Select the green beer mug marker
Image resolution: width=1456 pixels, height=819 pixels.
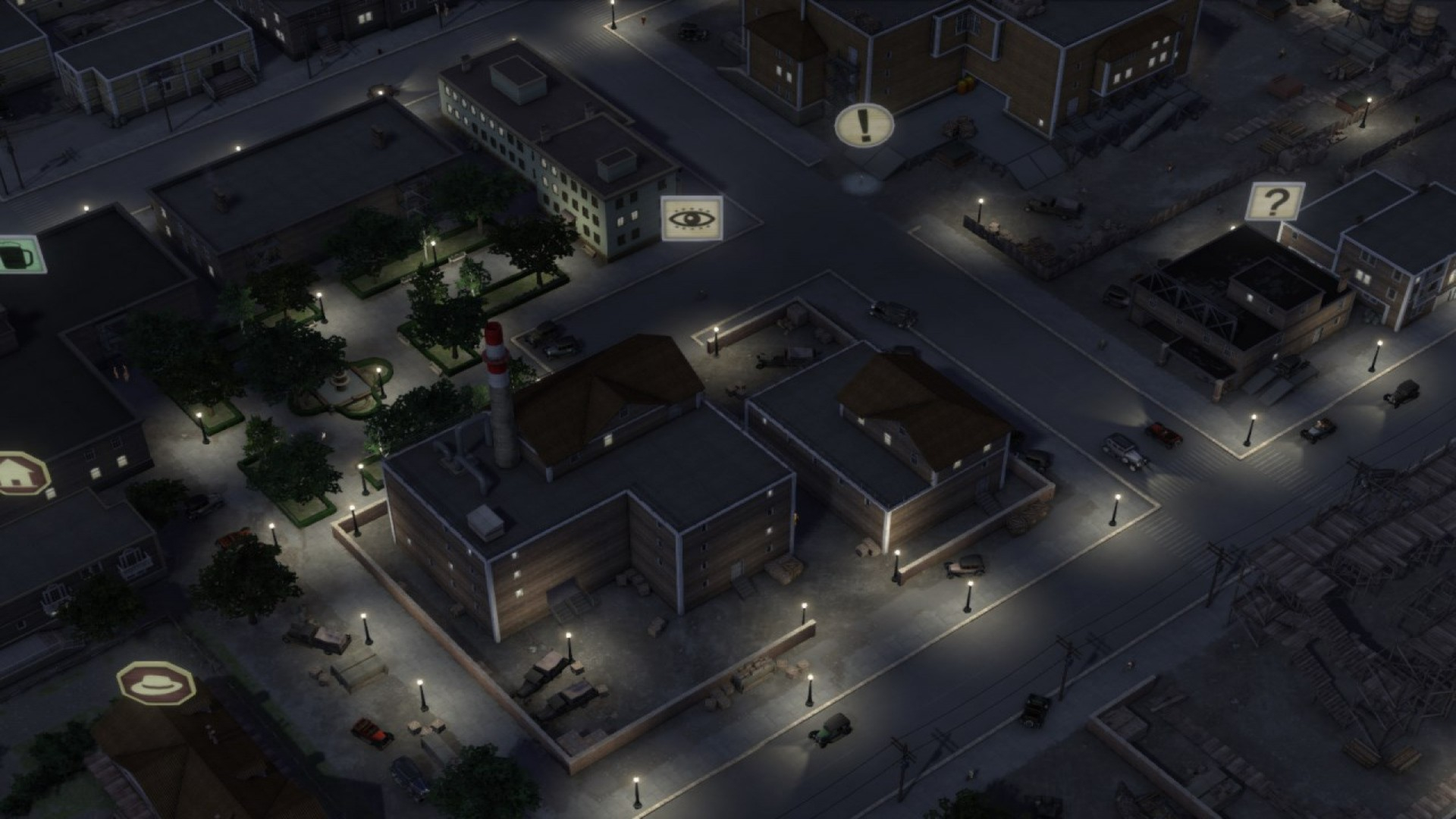pos(18,254)
